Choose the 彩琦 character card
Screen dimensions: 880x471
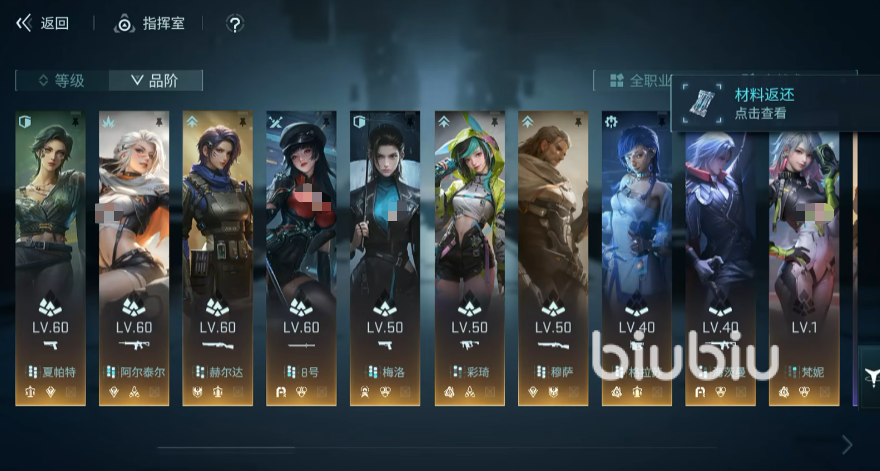click(x=469, y=258)
